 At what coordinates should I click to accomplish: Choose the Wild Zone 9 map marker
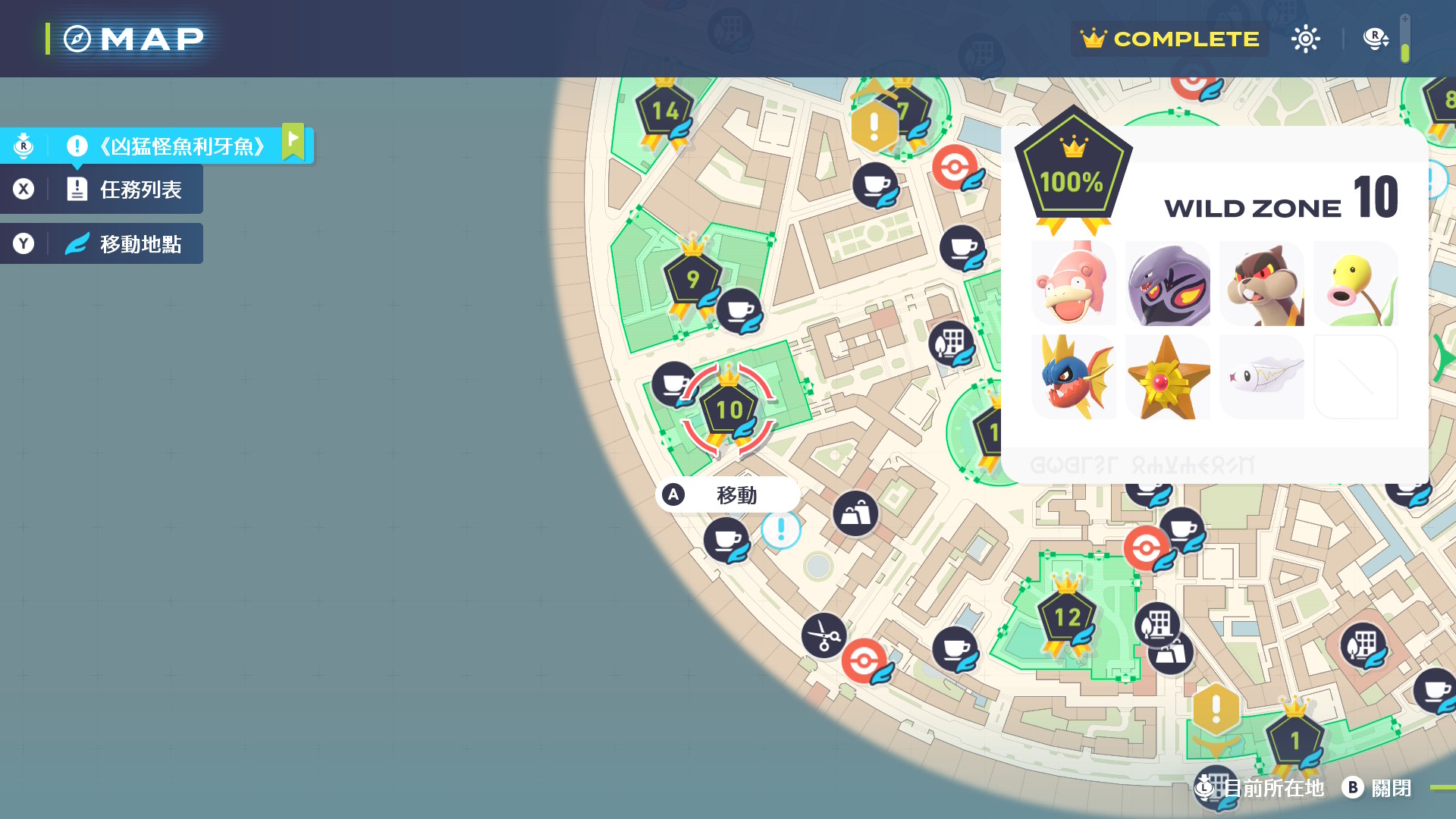pos(692,279)
